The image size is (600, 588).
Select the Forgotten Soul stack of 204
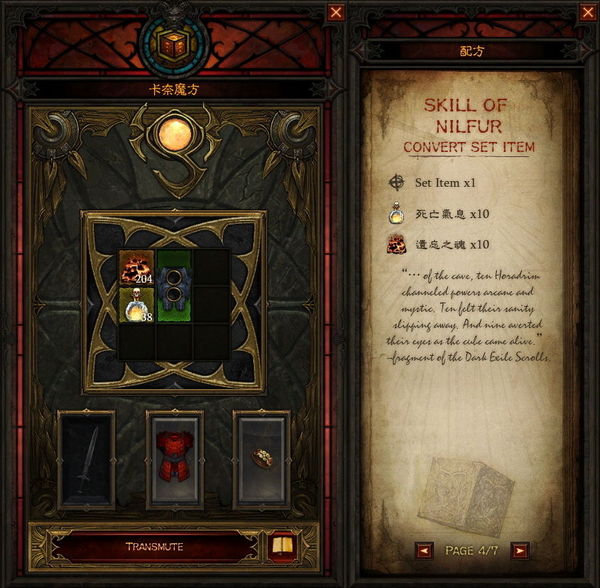(x=136, y=268)
